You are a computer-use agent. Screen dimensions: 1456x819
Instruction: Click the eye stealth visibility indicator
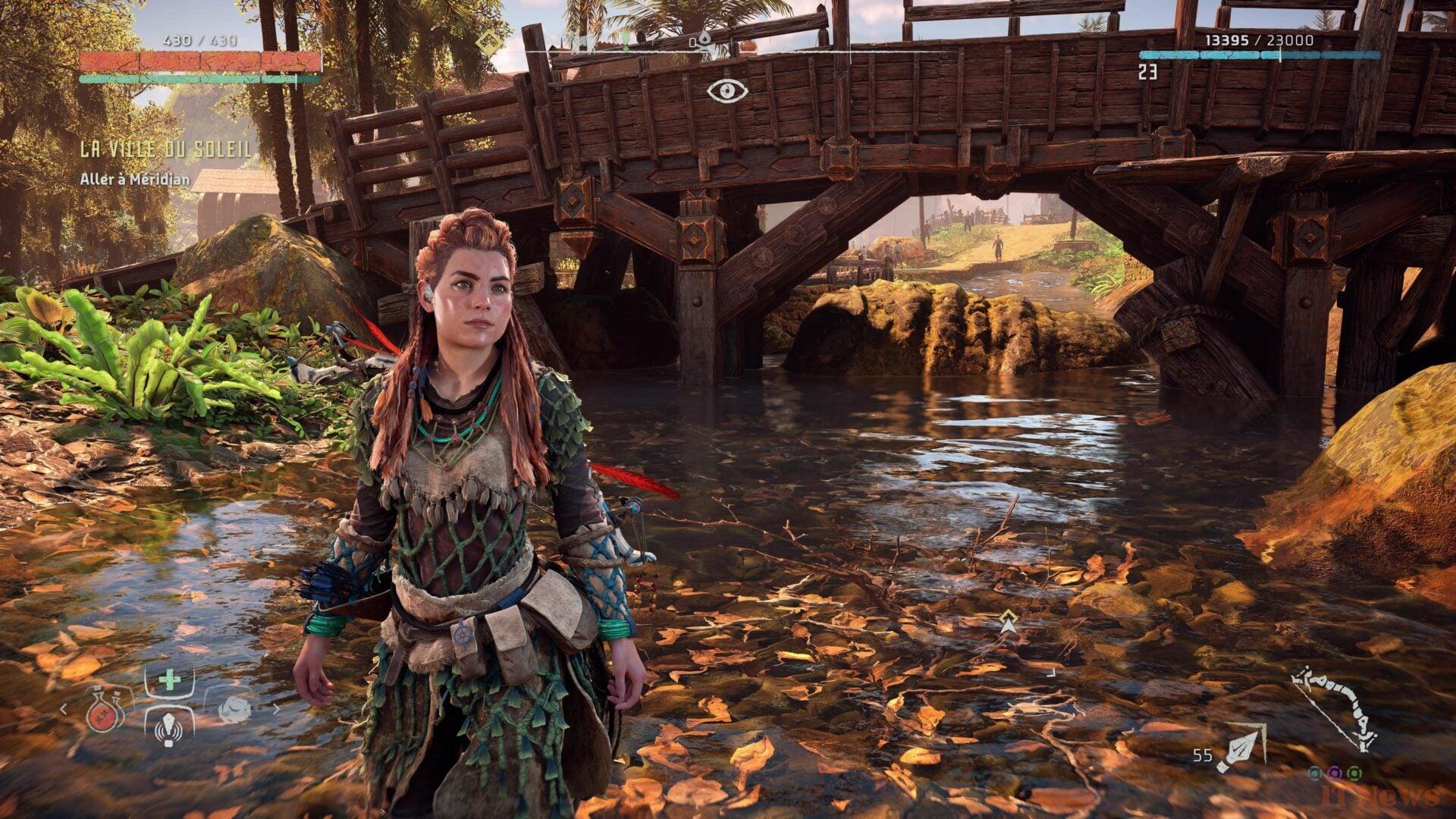(x=727, y=91)
